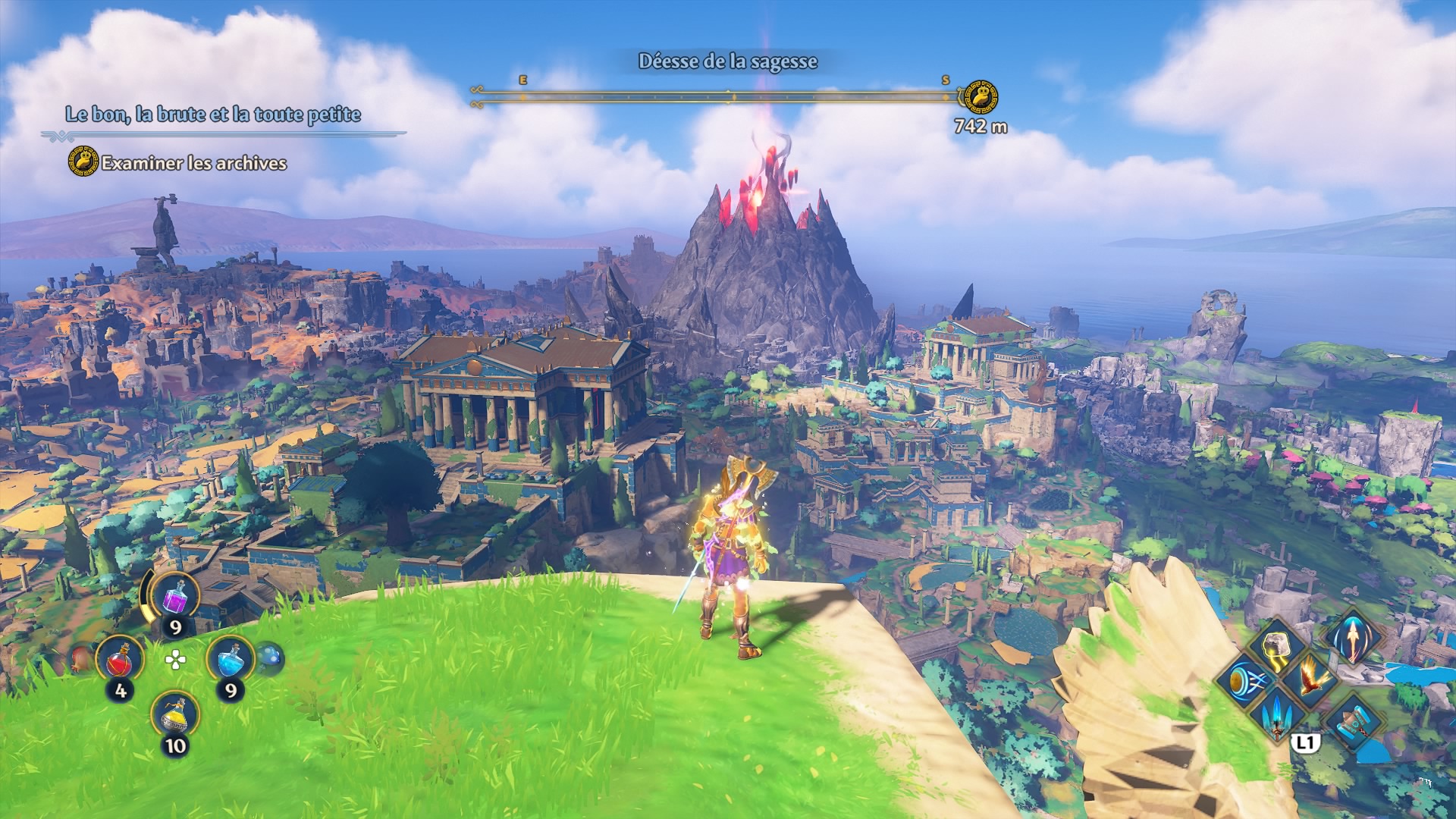
Task: Select the 'Examiner les archives' objective
Action: [193, 163]
